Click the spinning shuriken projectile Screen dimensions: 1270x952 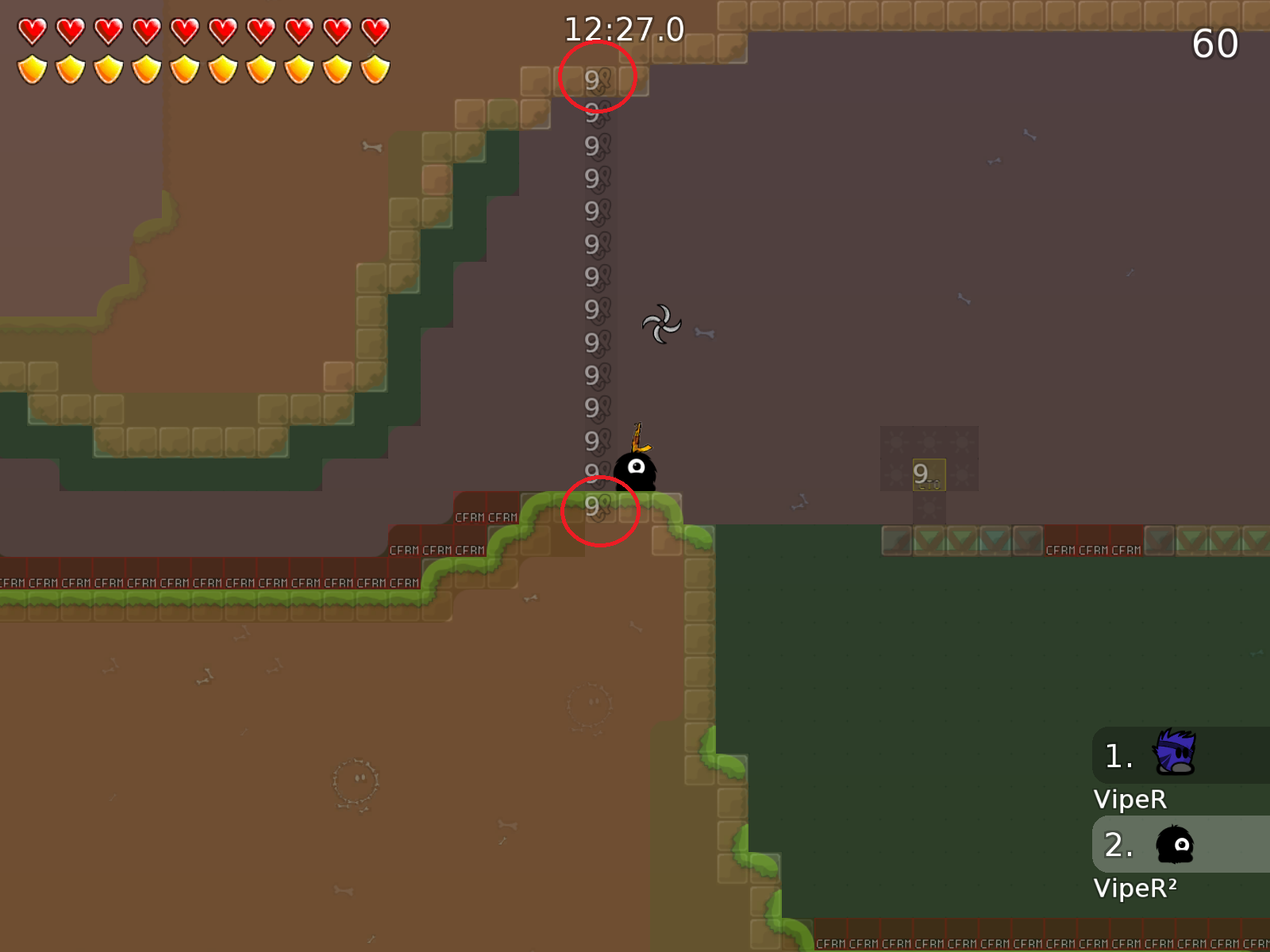(x=662, y=325)
